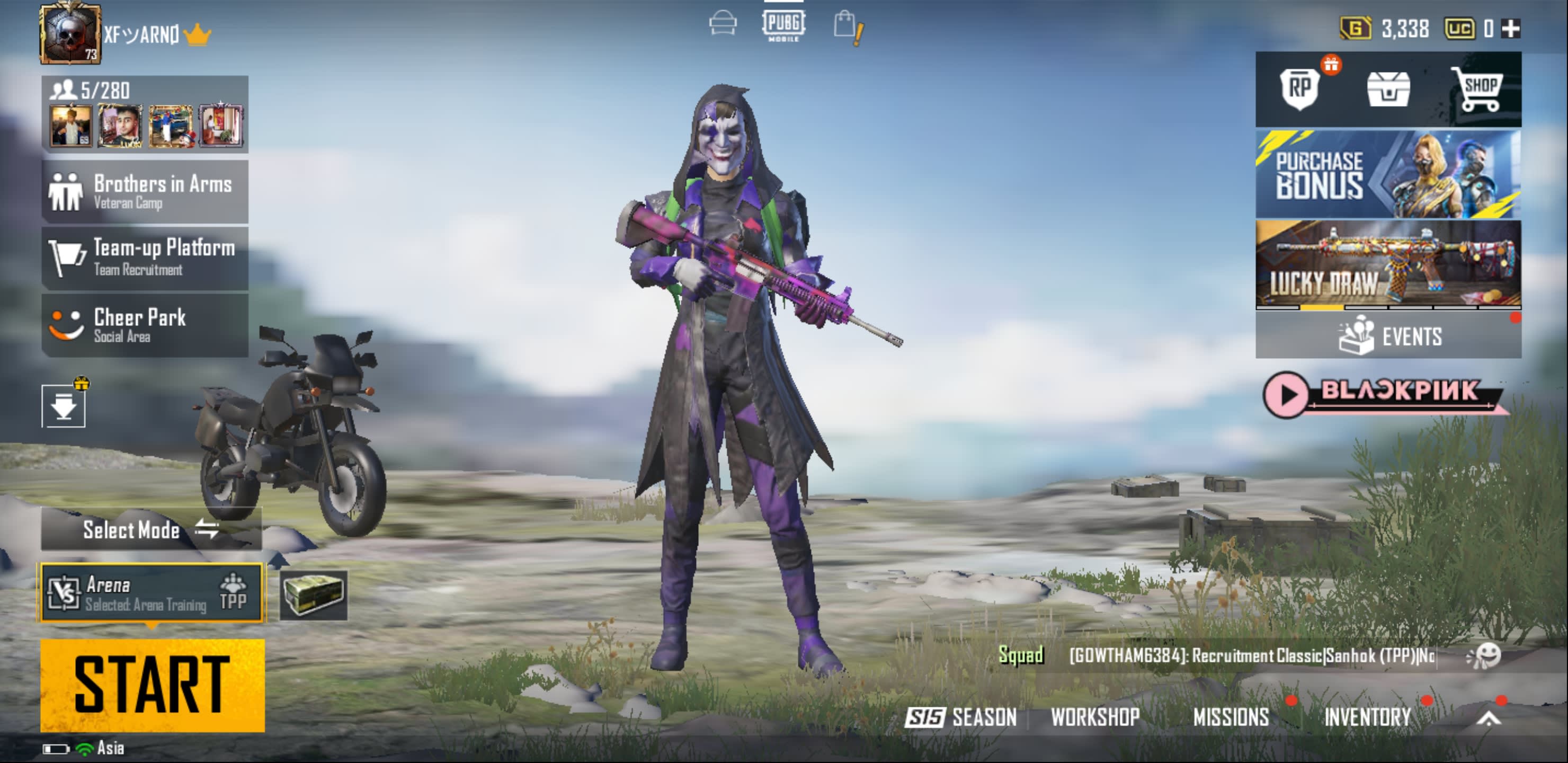
Task: Open the treasure chest crates icon
Action: coord(1388,89)
